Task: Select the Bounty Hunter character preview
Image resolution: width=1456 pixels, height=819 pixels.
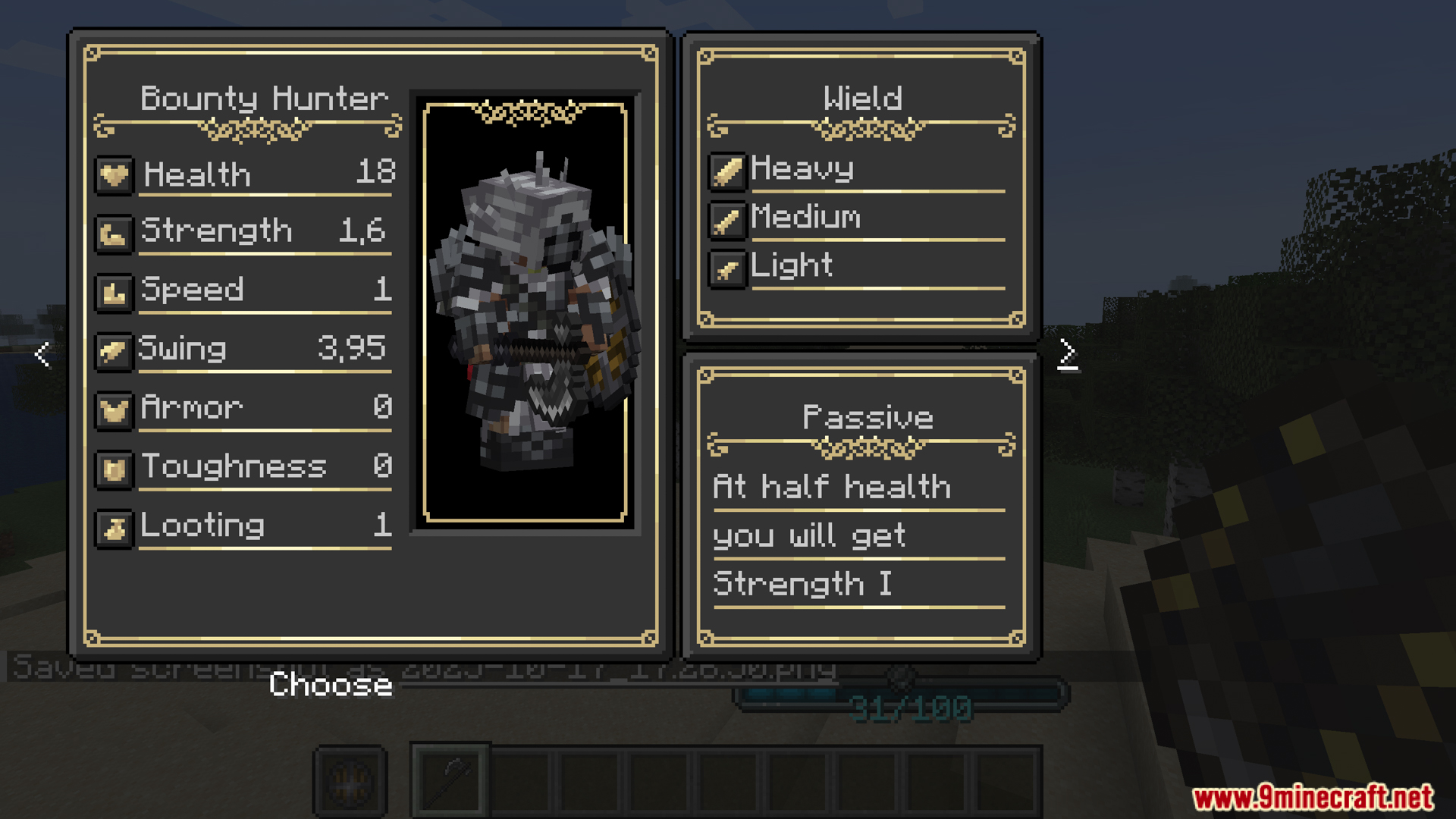Action: click(526, 312)
